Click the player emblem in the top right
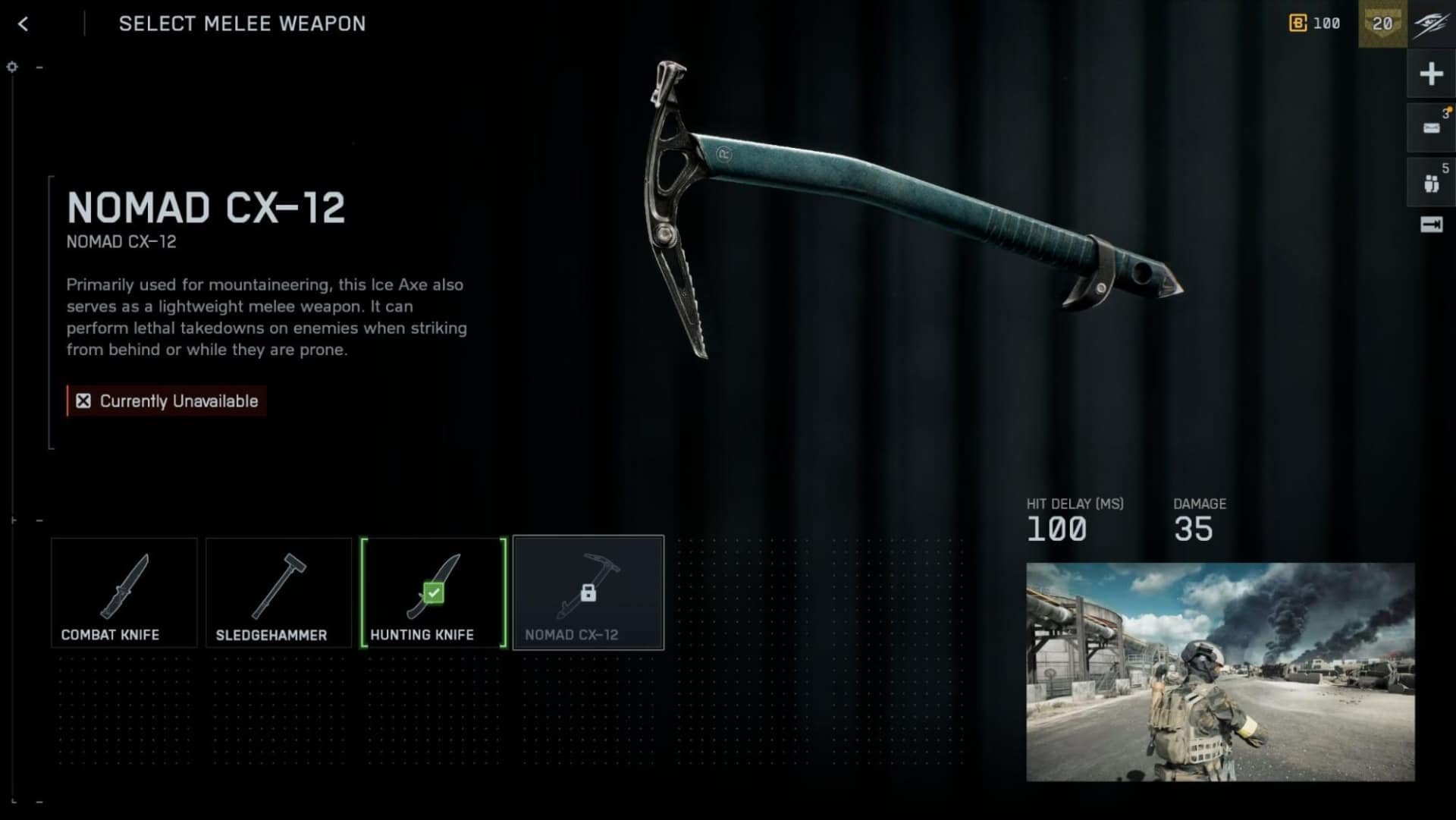Image resolution: width=1456 pixels, height=820 pixels. coord(1432,24)
